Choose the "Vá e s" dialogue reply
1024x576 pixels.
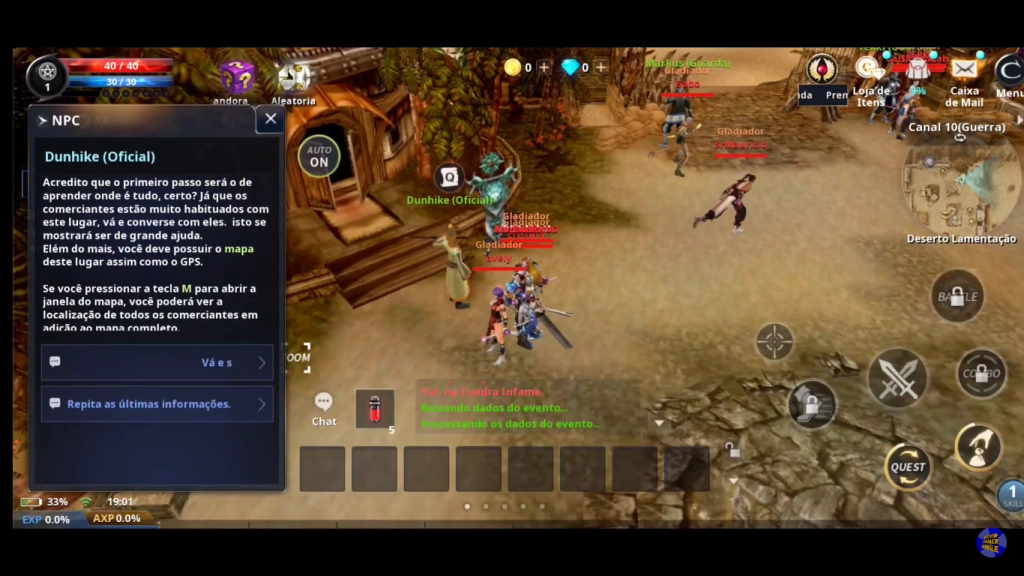(157, 362)
